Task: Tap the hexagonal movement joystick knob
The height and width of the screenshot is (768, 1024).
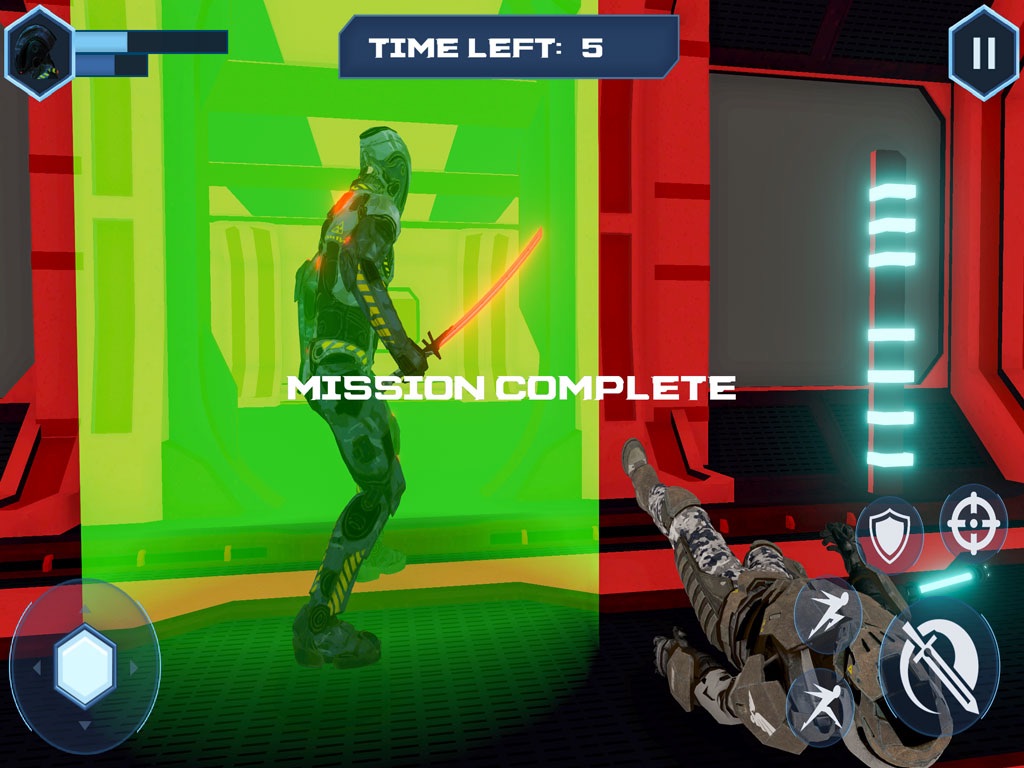Action: tap(85, 666)
